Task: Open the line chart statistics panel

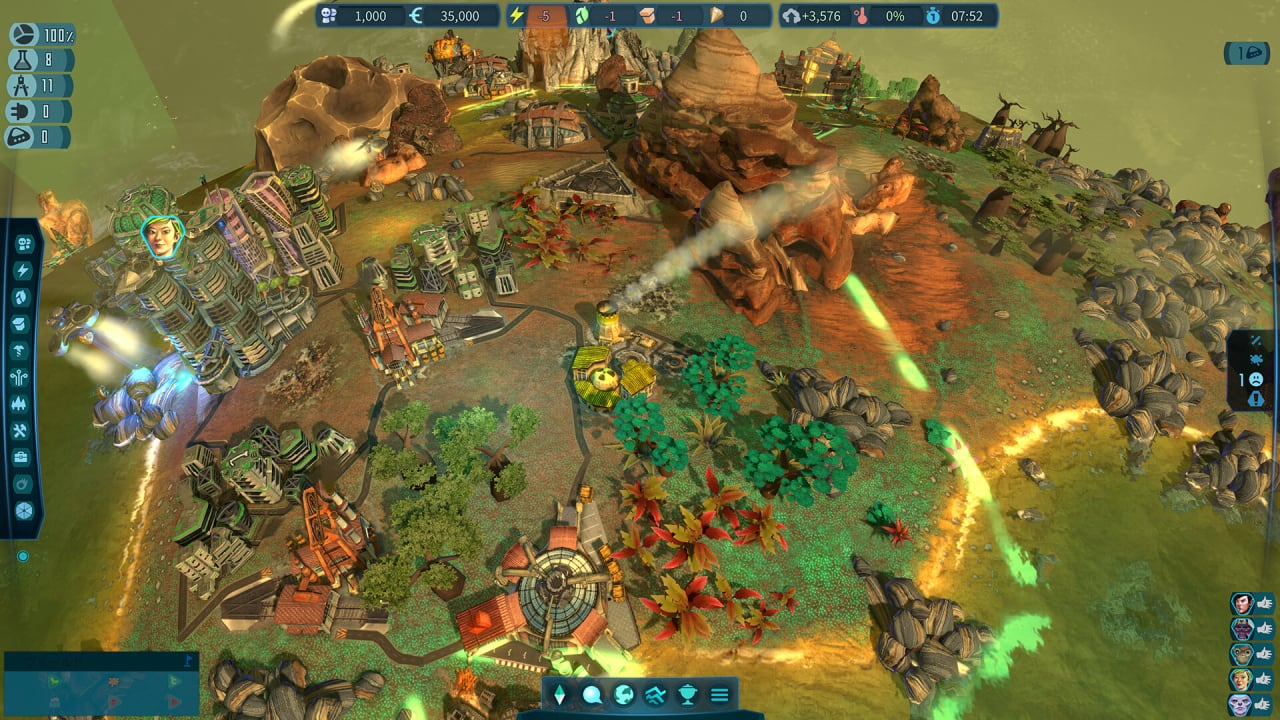Action: point(655,694)
